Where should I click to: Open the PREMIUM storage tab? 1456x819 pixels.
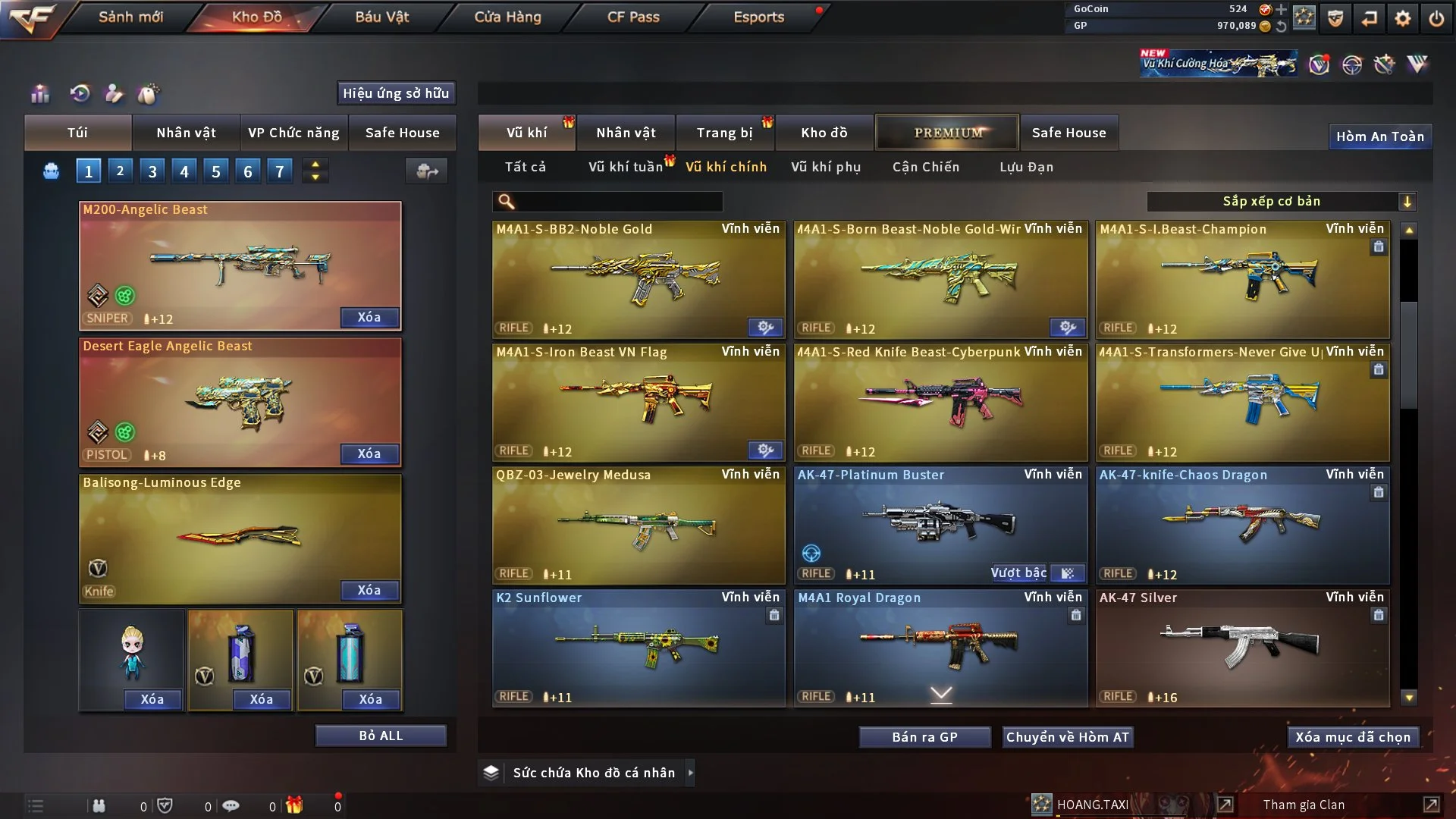[x=947, y=133]
